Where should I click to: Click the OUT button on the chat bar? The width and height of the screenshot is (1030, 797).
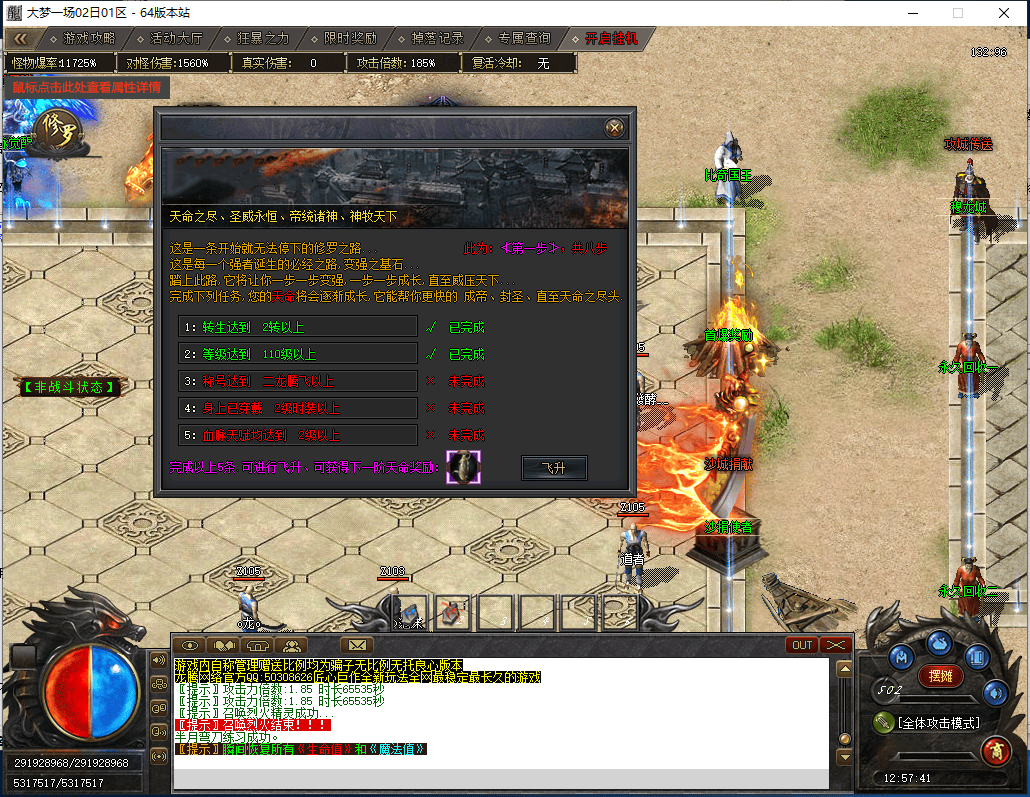[x=802, y=645]
